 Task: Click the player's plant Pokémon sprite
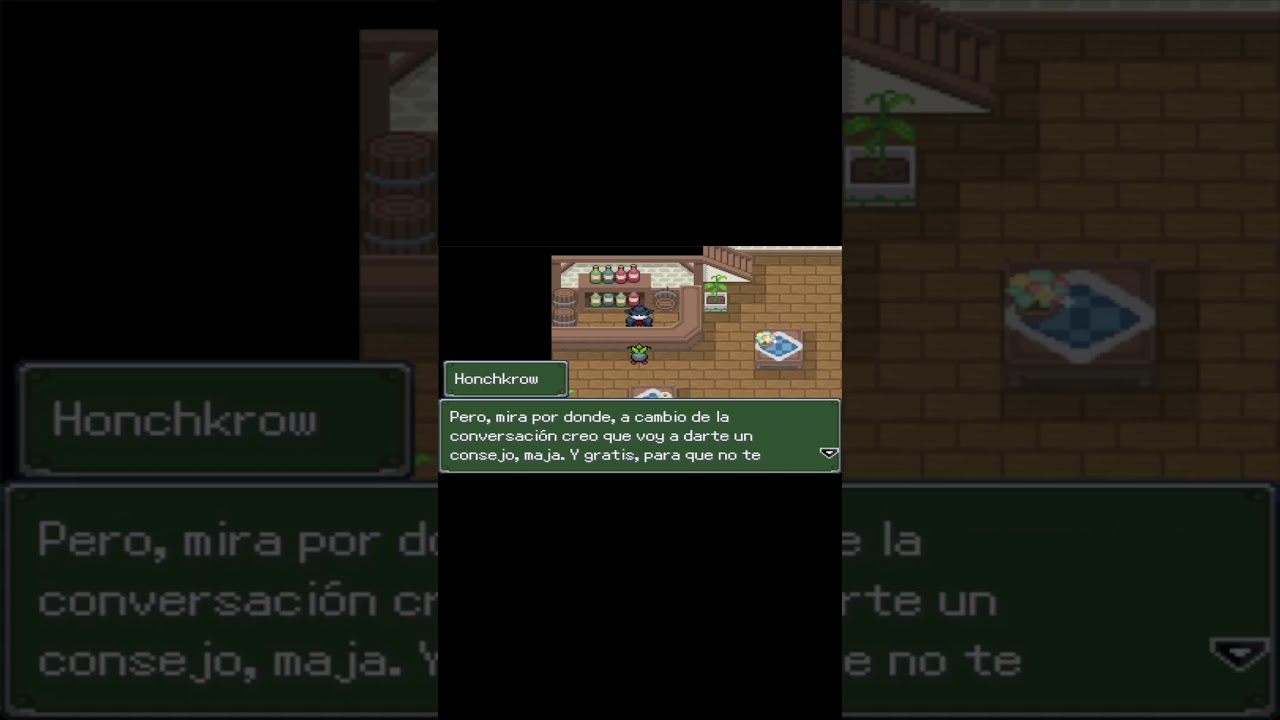(639, 353)
